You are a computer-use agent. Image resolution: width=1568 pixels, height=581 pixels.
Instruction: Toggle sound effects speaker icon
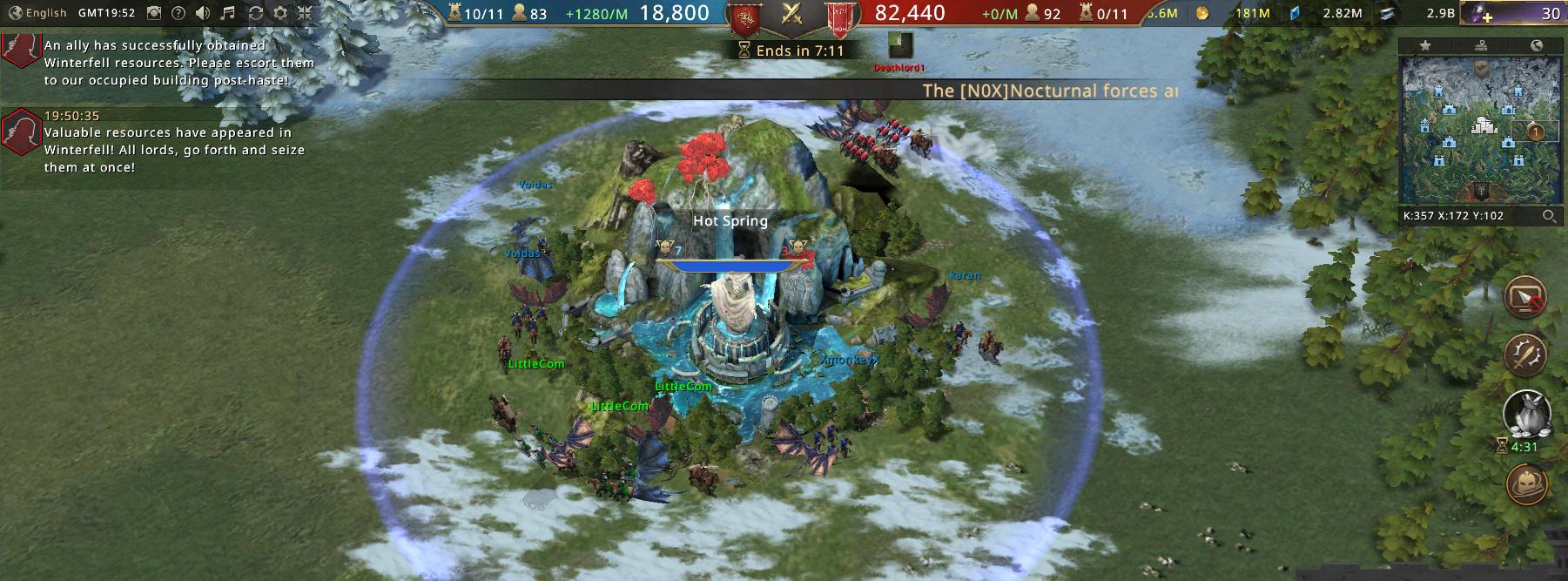click(203, 13)
